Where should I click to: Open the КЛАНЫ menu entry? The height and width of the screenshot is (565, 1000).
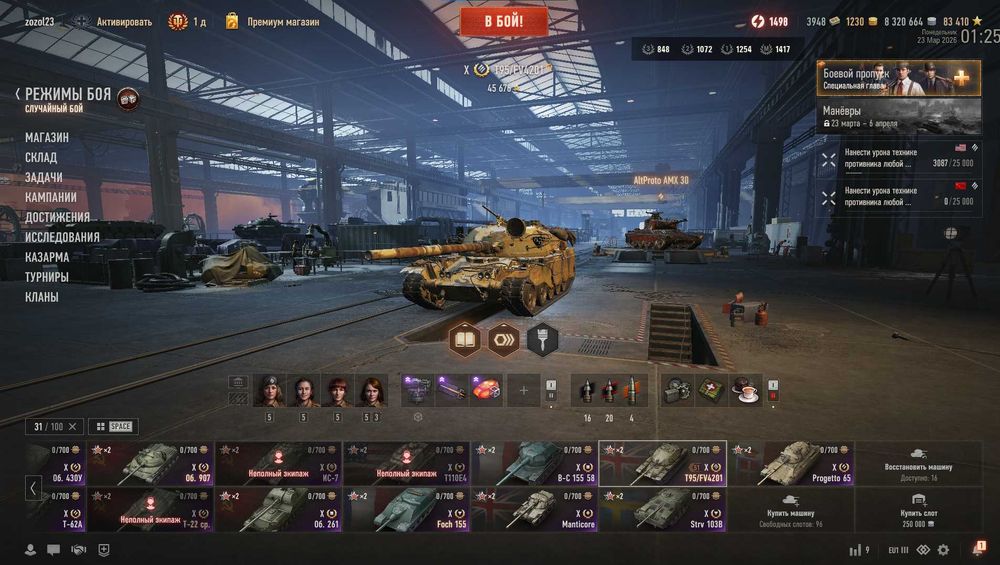point(42,297)
